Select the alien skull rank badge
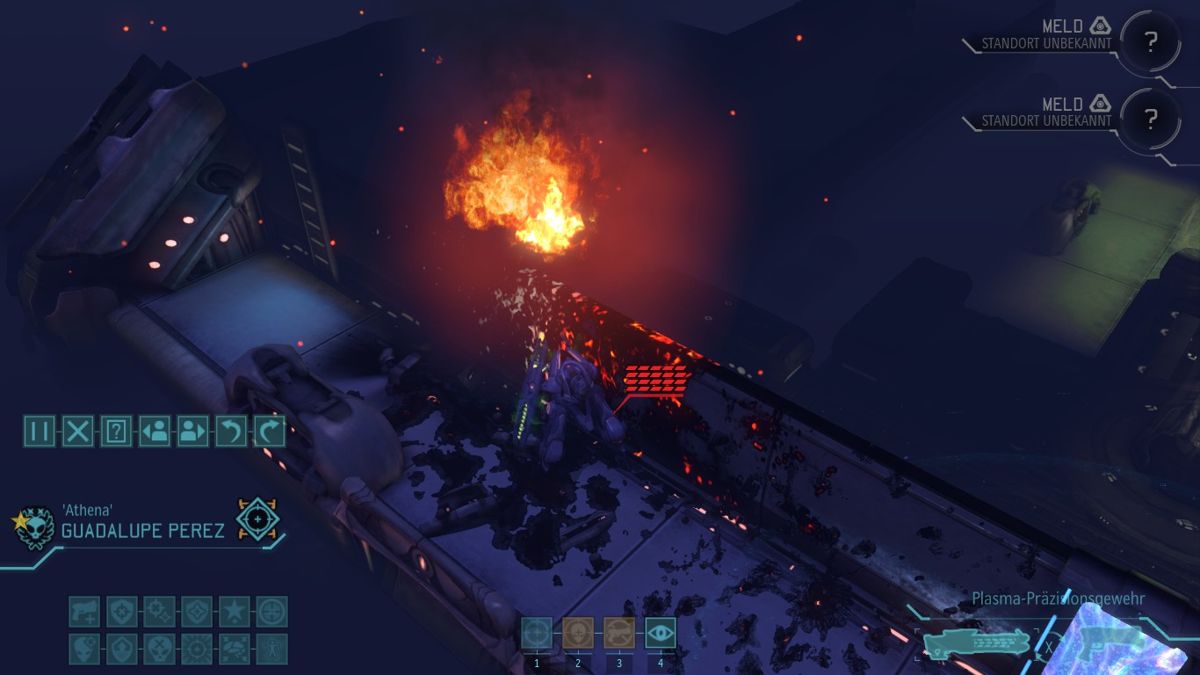 [36, 526]
